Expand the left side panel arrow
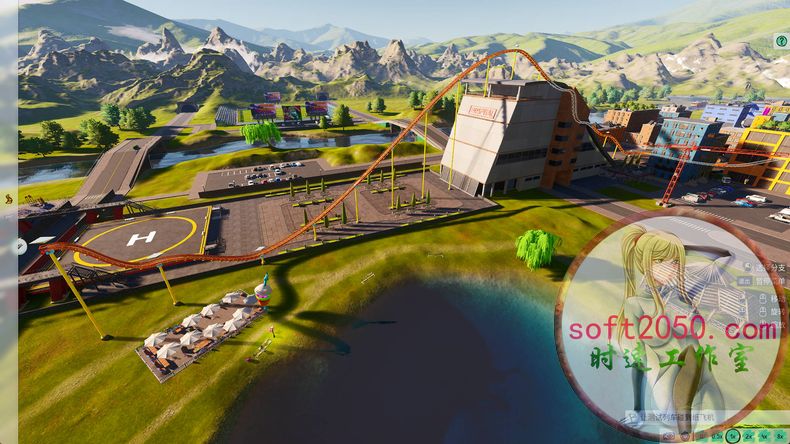This screenshot has height=444, width=790. point(21,245)
